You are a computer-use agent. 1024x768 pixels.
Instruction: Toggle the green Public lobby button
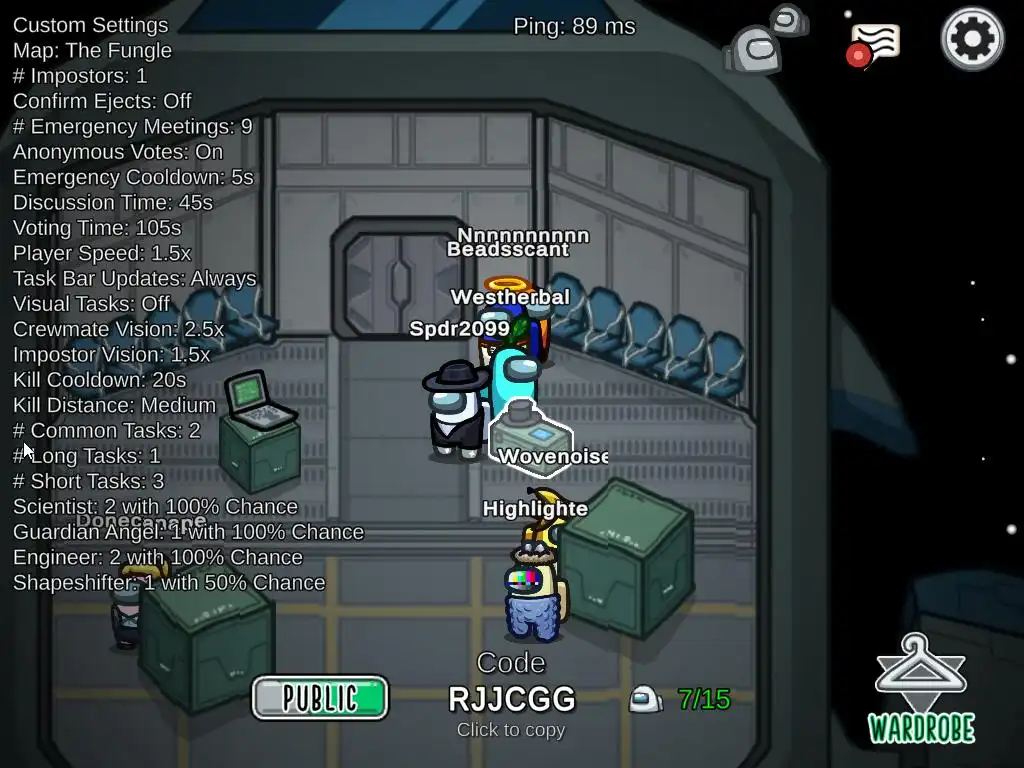pyautogui.click(x=319, y=697)
